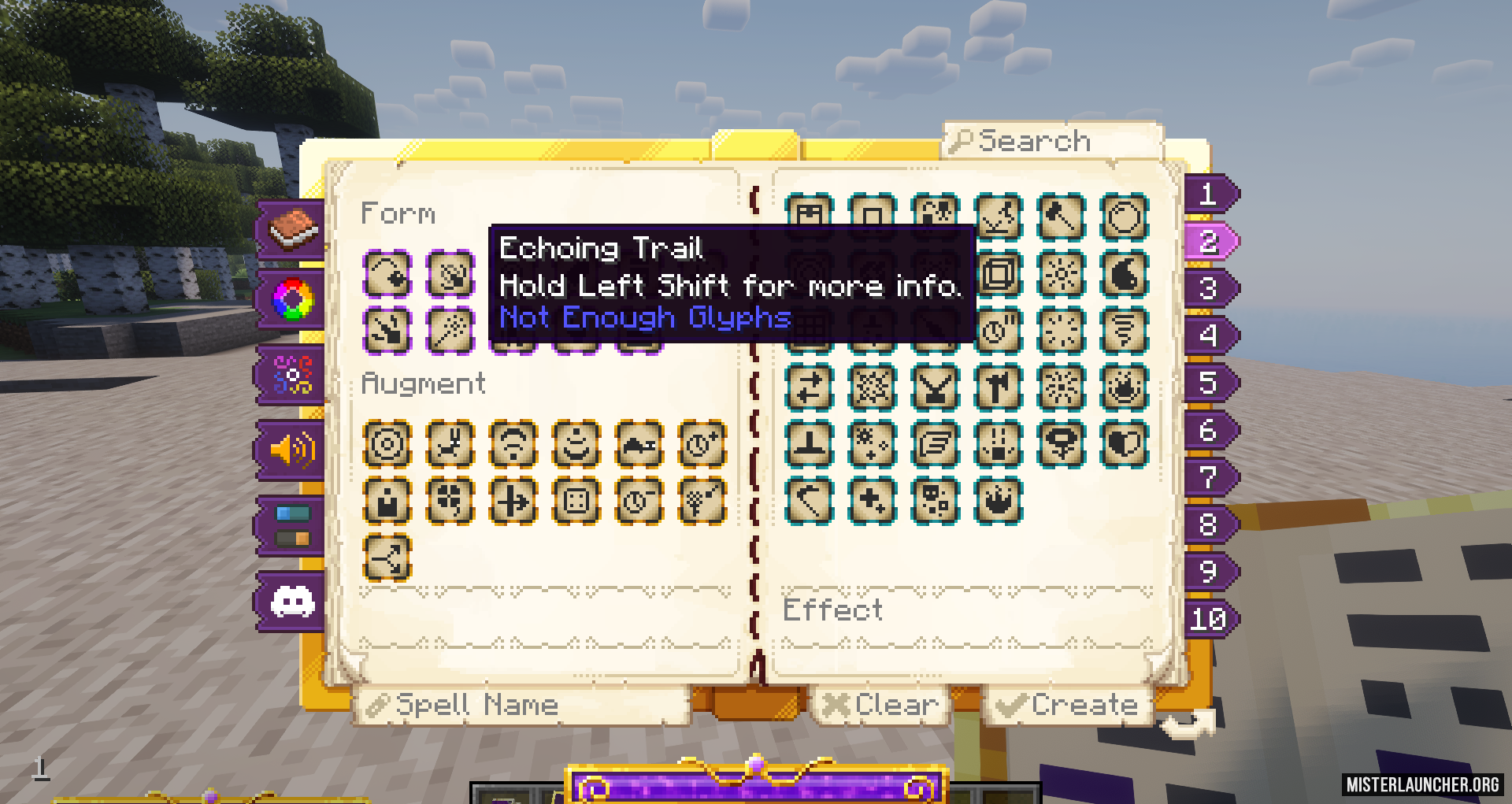Viewport: 1512px width, 804px height.
Task: Choose spell slot tab 10
Action: pyautogui.click(x=1209, y=619)
